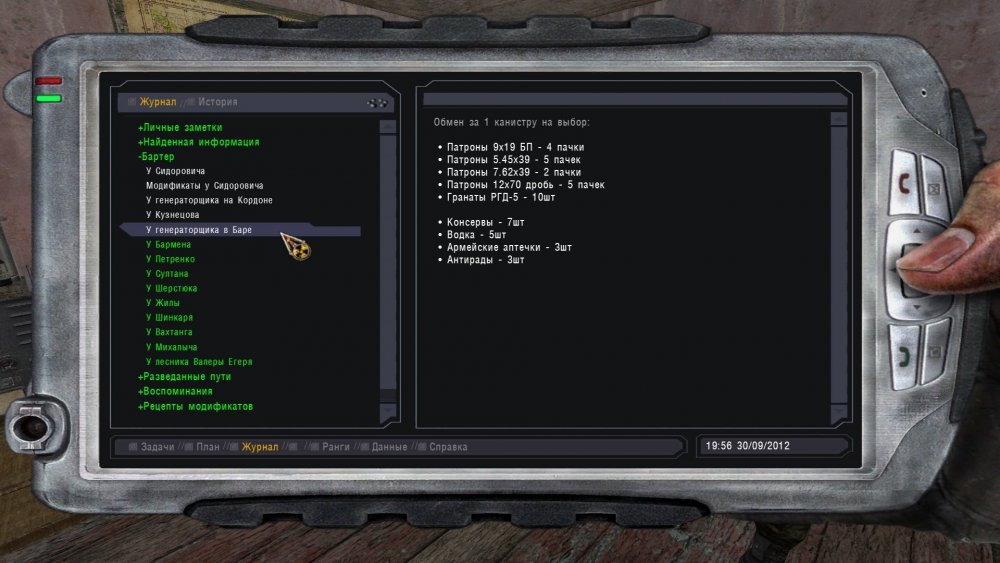Select У генераторщика на Кордоне entry
The width and height of the screenshot is (1000, 563).
coord(209,201)
